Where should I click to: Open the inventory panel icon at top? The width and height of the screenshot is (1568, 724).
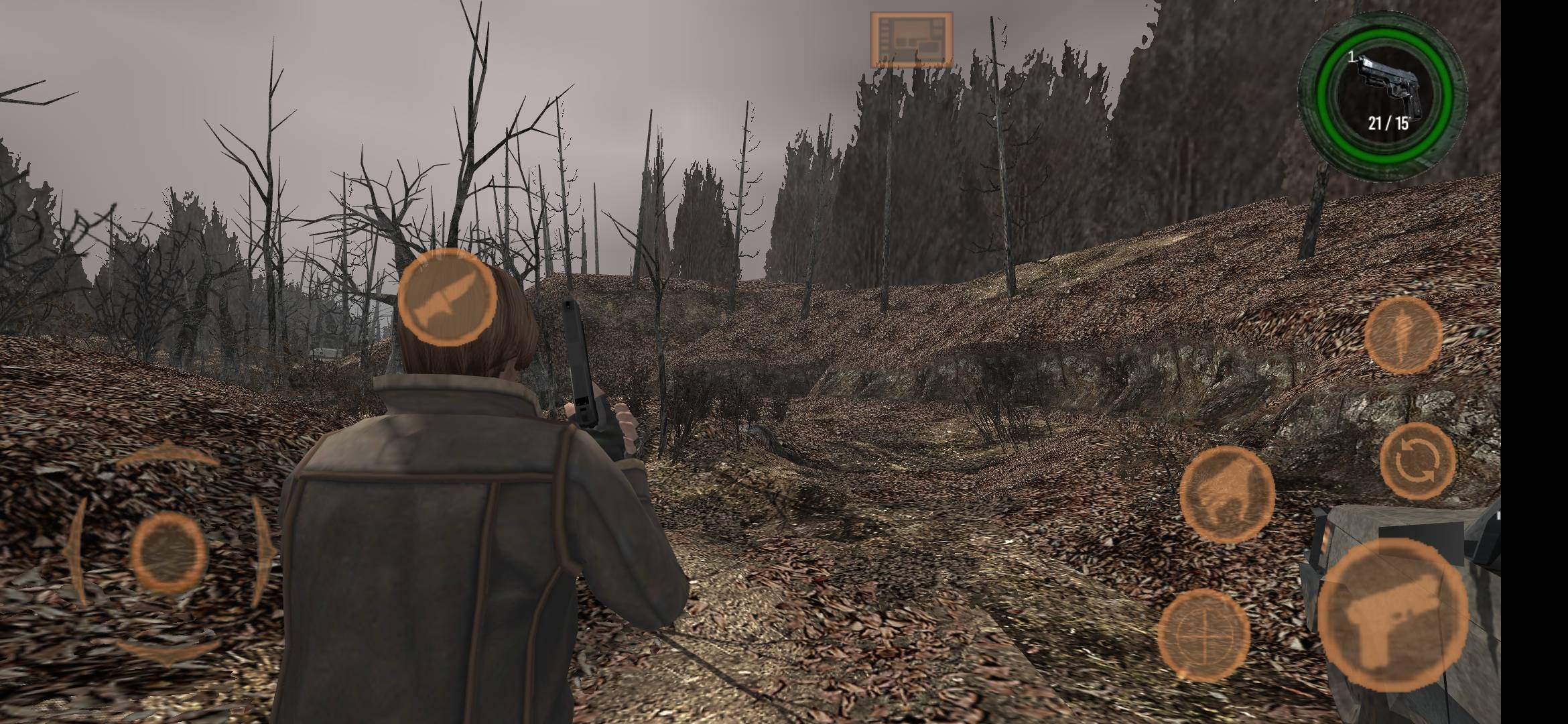click(911, 40)
